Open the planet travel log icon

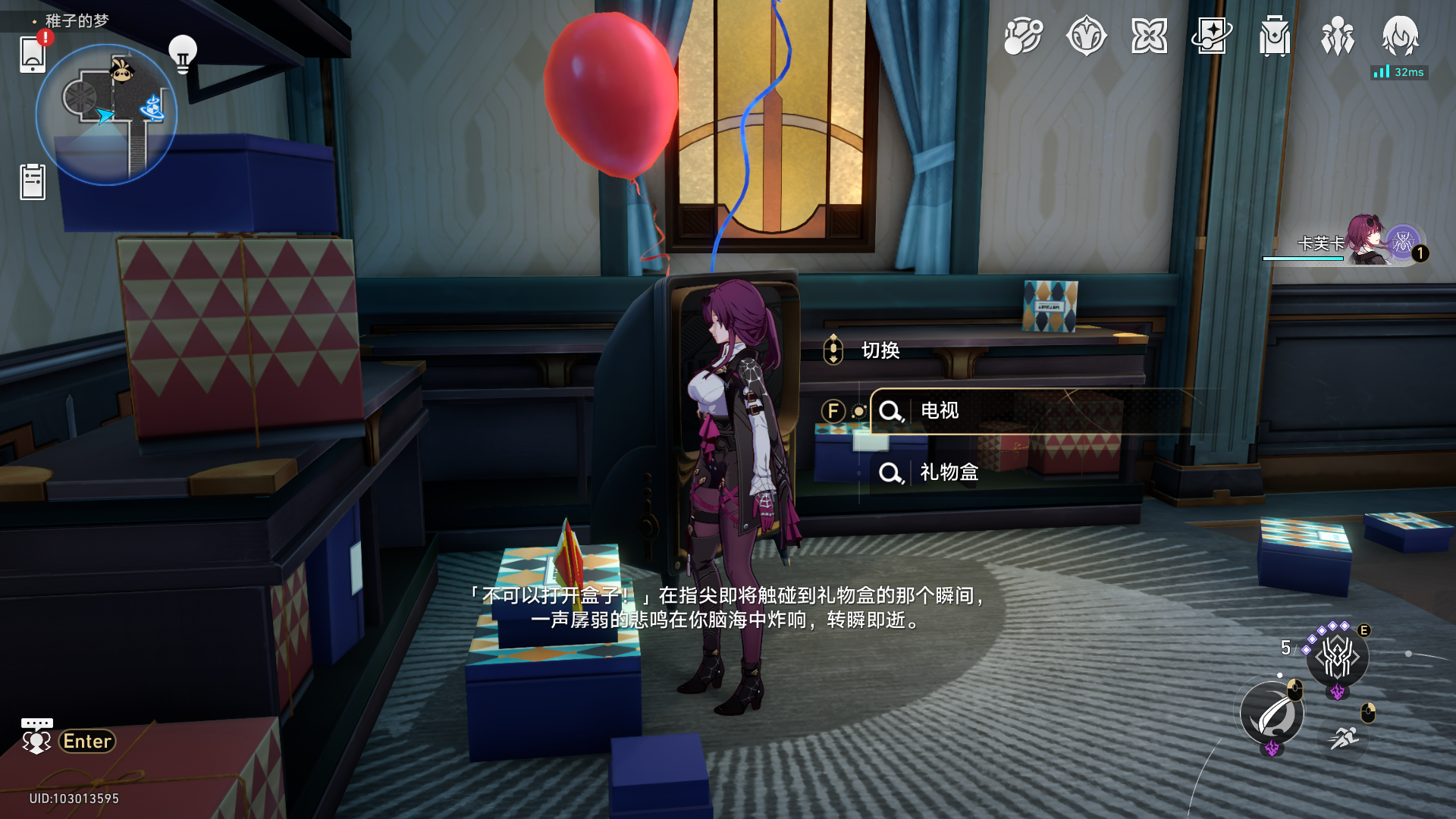click(x=1023, y=36)
